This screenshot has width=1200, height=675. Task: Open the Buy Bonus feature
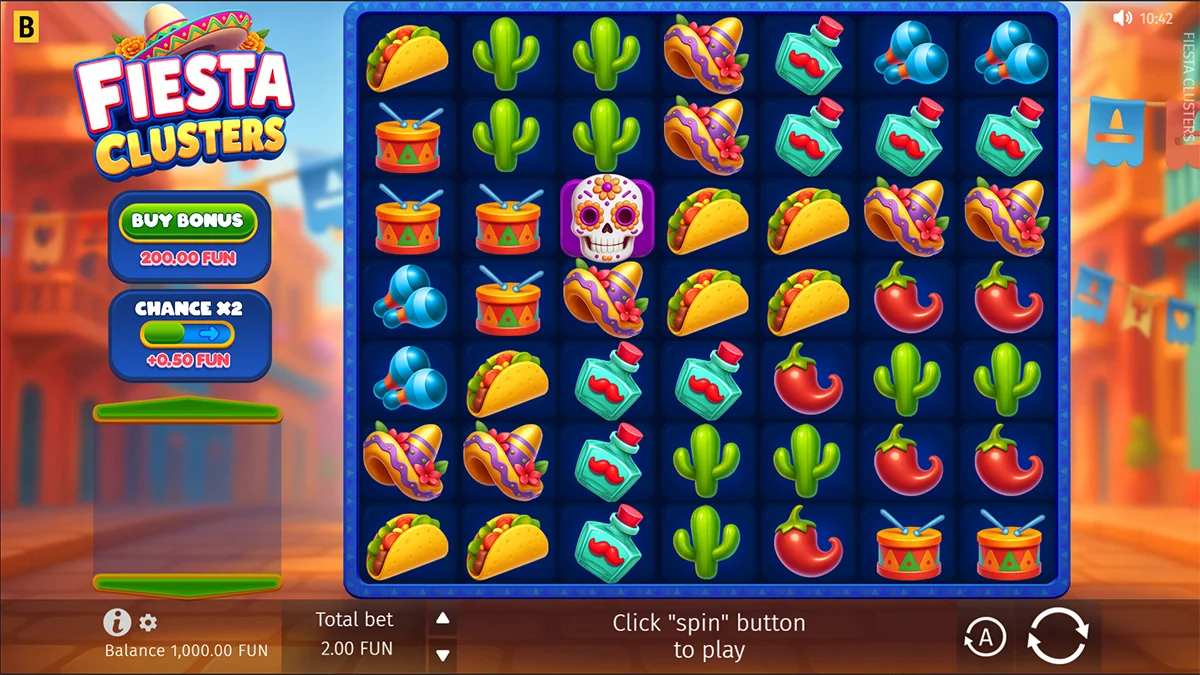(188, 222)
